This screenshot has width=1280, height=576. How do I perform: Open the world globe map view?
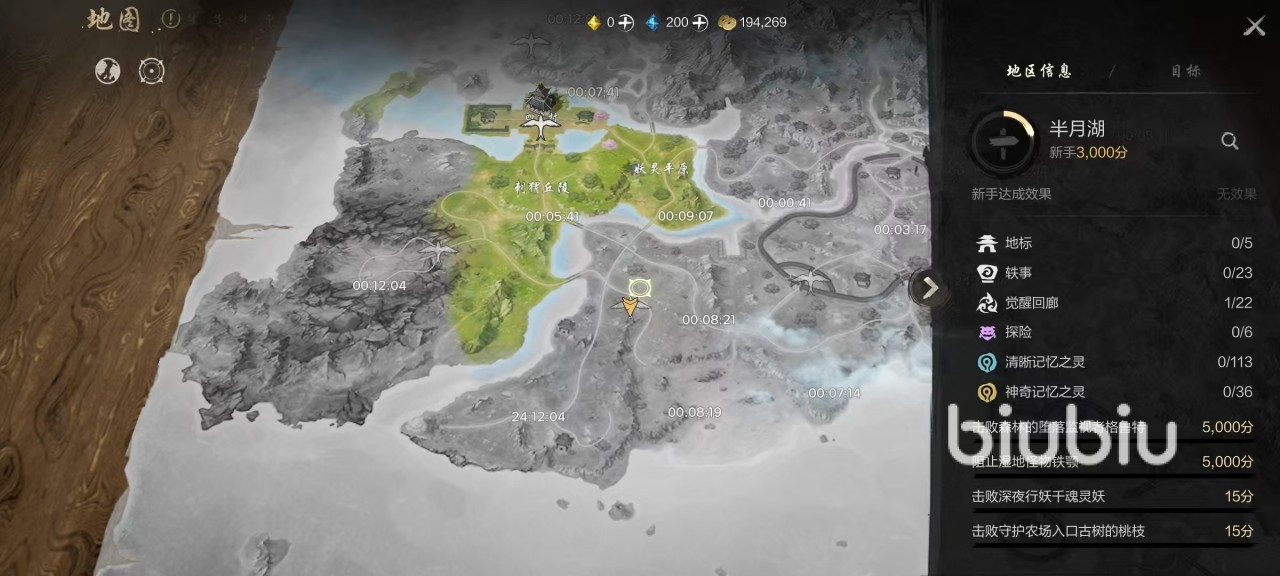point(108,70)
